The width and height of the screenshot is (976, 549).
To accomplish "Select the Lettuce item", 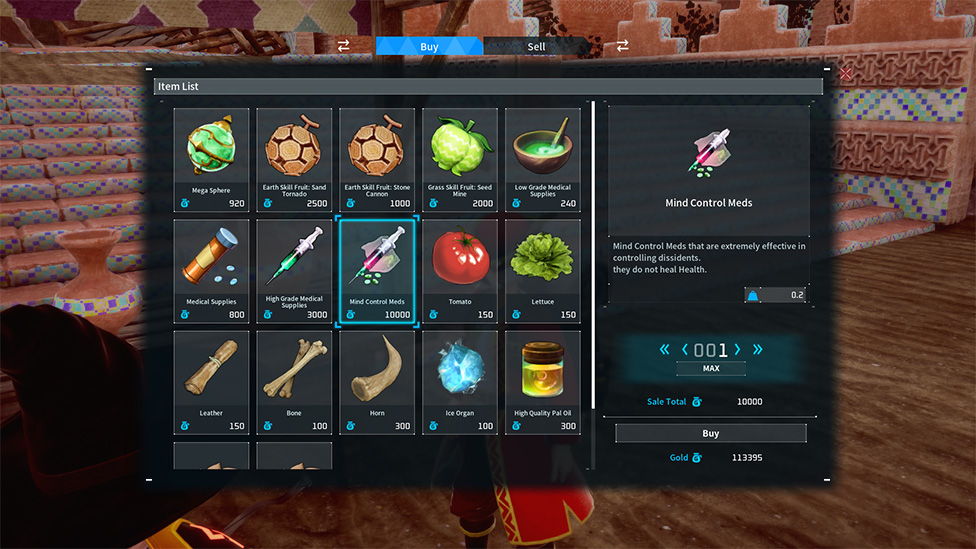I will click(x=543, y=272).
